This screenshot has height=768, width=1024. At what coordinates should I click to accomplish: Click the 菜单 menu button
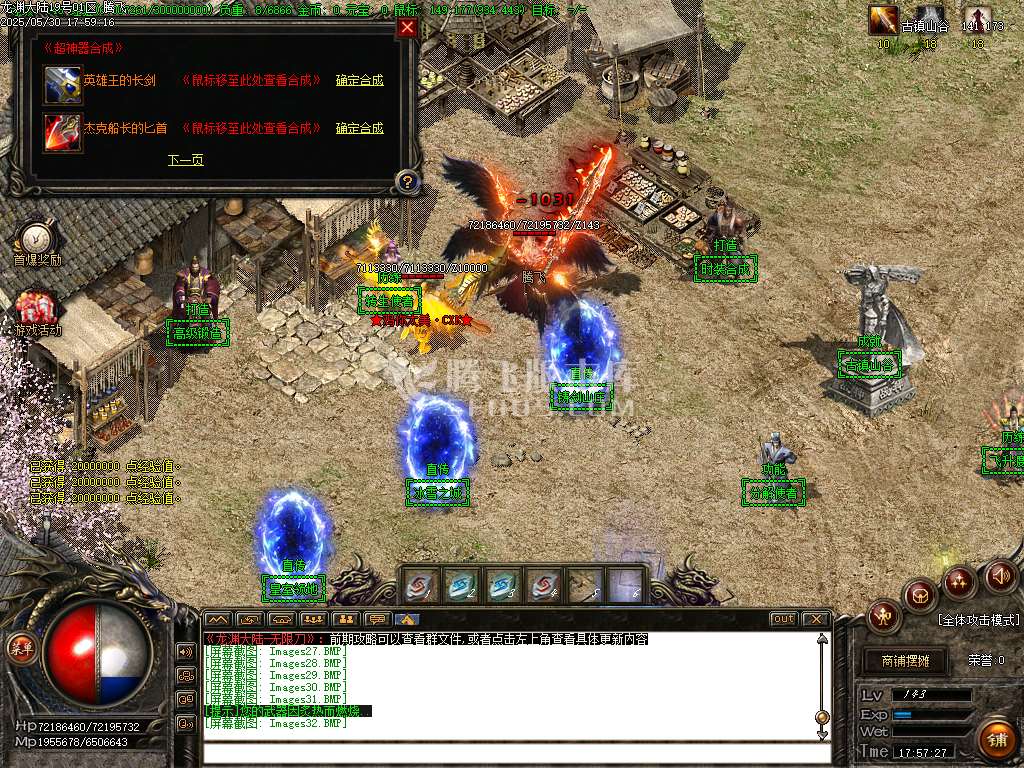(22, 647)
